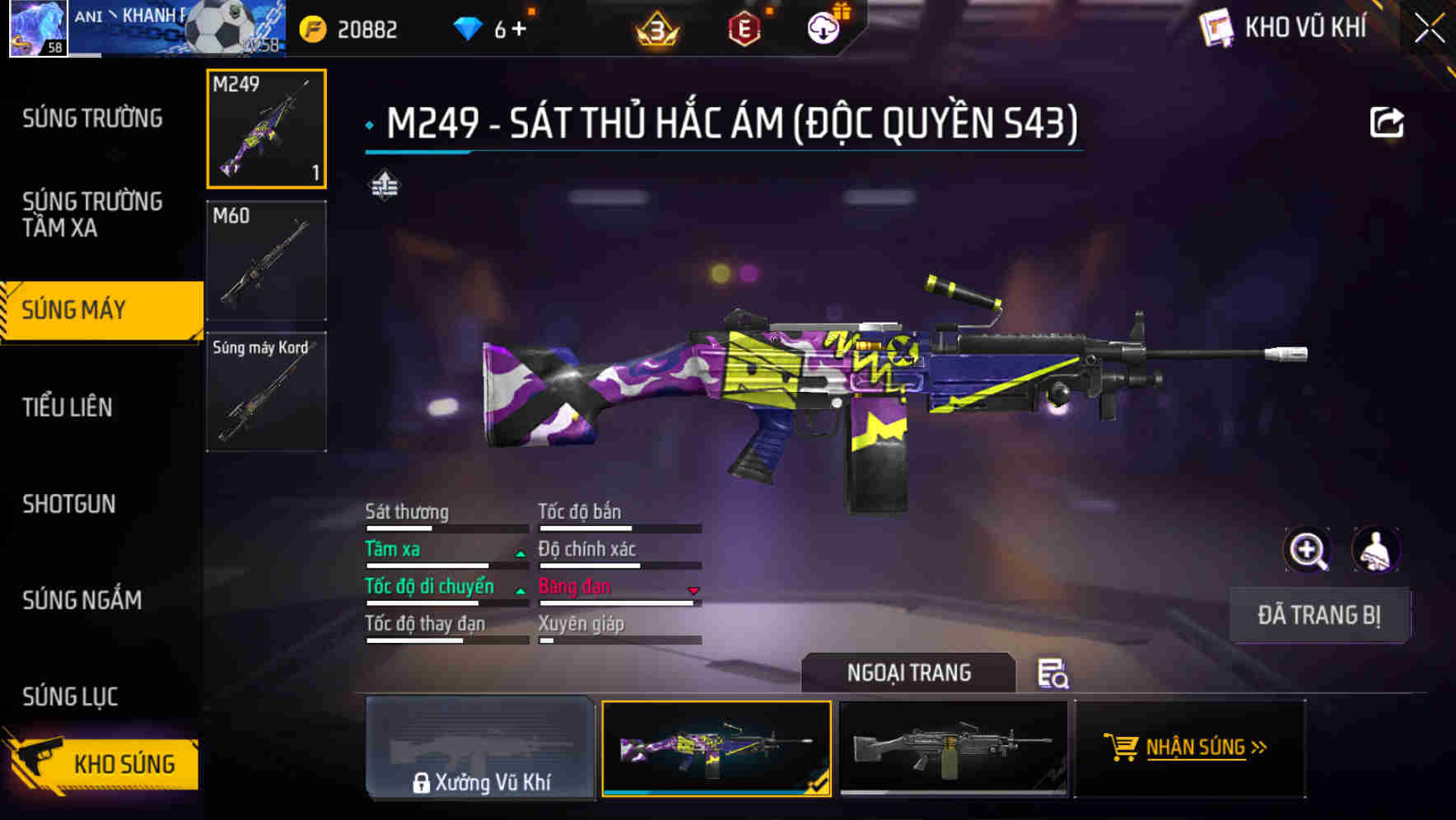Click the NHẬN SÚNG link

pyautogui.click(x=1202, y=748)
